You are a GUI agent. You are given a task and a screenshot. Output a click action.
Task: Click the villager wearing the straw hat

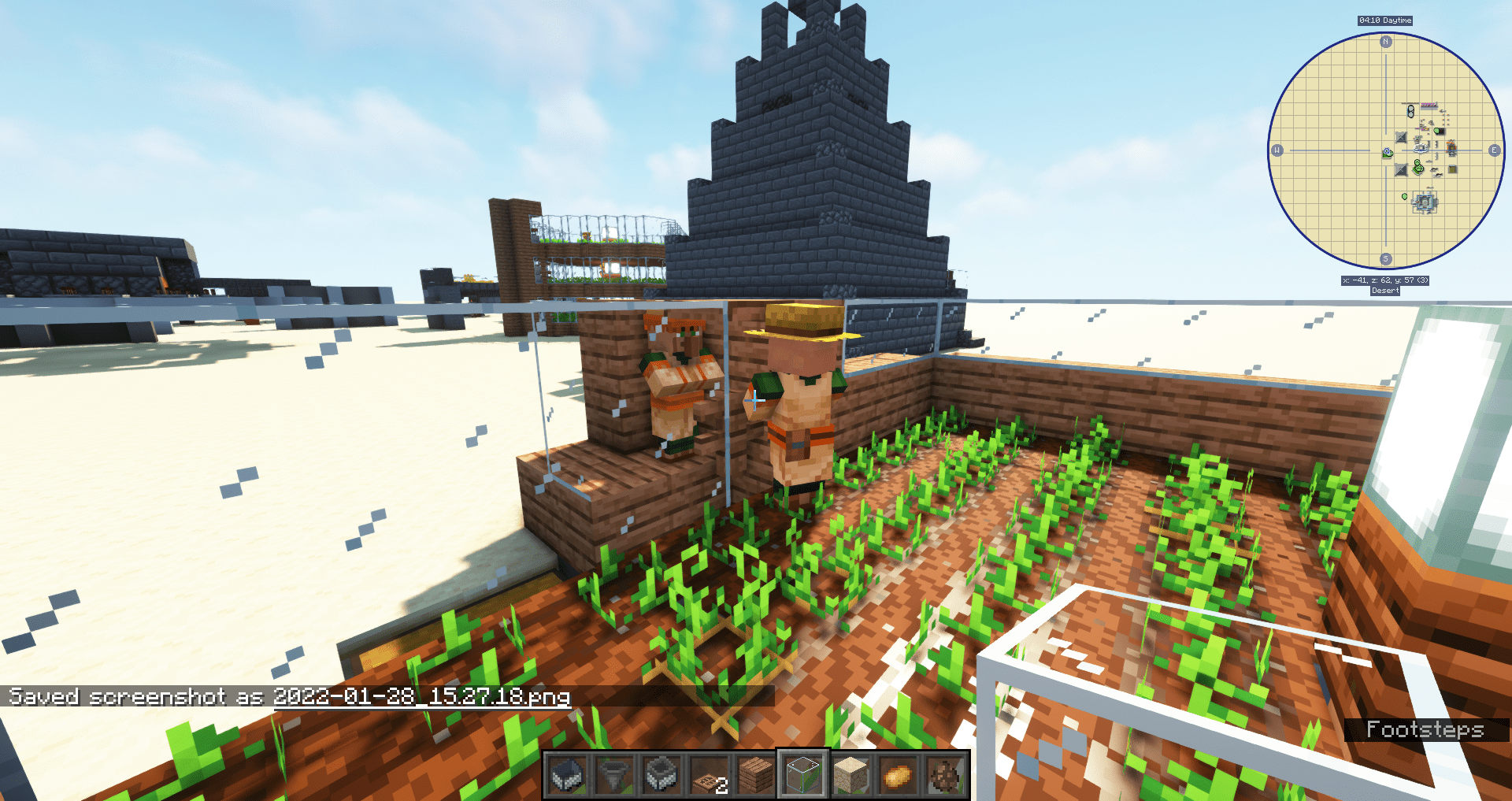click(802, 402)
